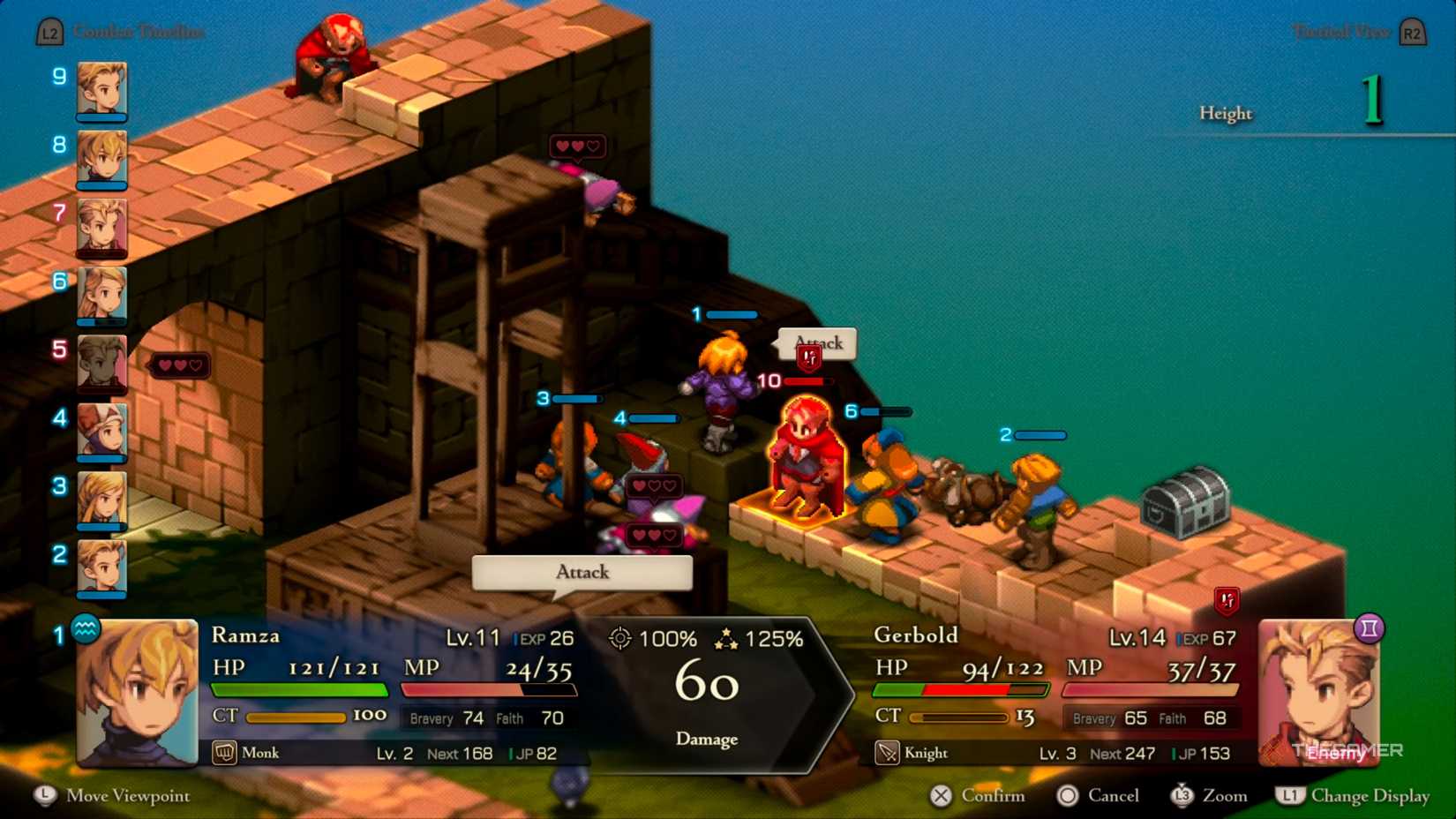Click the red Attack shield icon above the enemy
The width and height of the screenshot is (1456, 819).
[808, 357]
